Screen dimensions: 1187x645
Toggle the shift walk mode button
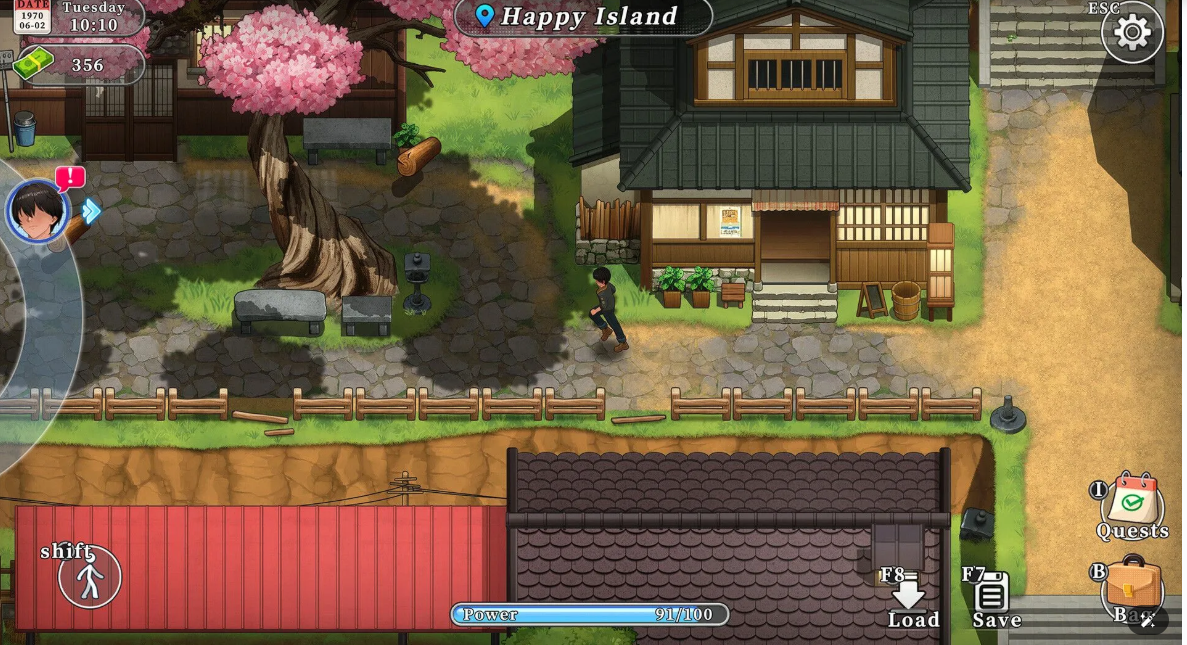pos(90,577)
